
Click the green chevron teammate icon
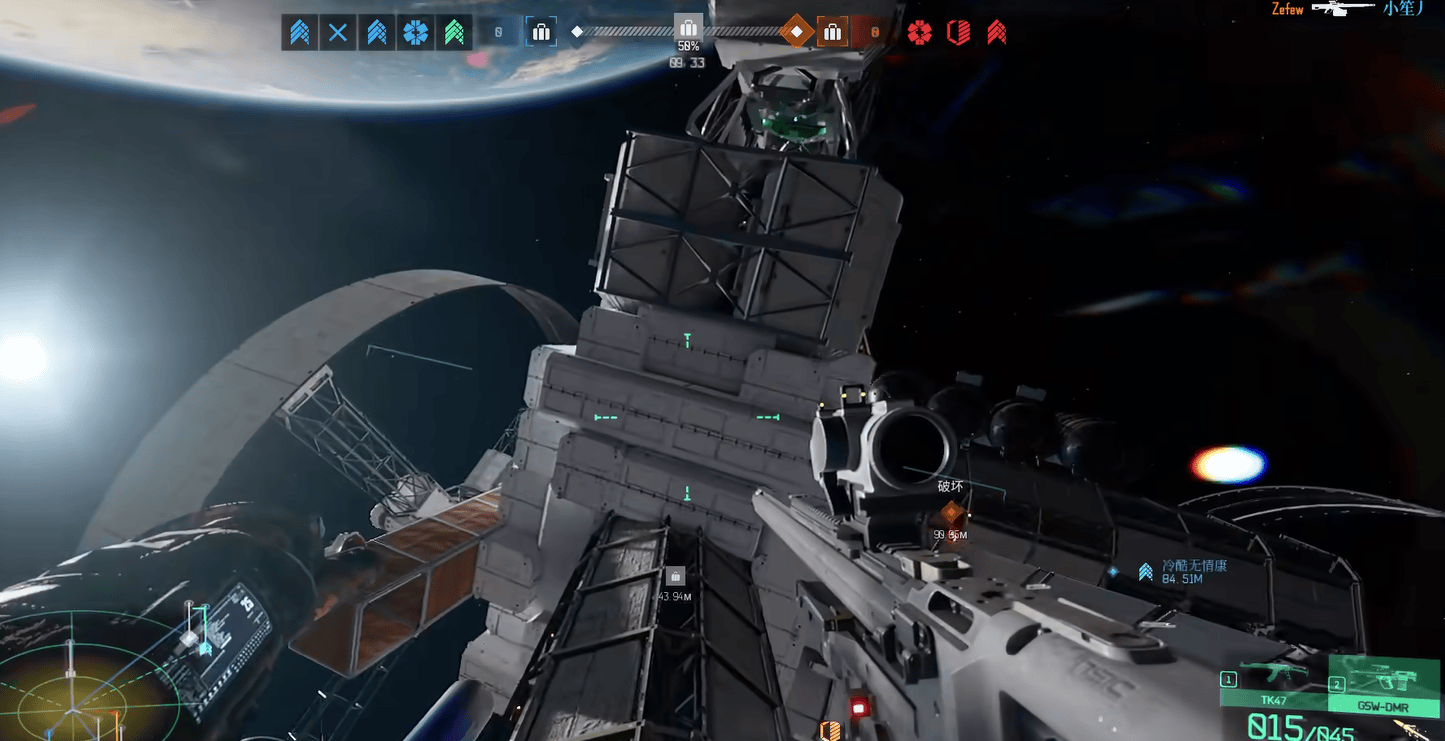pyautogui.click(x=454, y=32)
